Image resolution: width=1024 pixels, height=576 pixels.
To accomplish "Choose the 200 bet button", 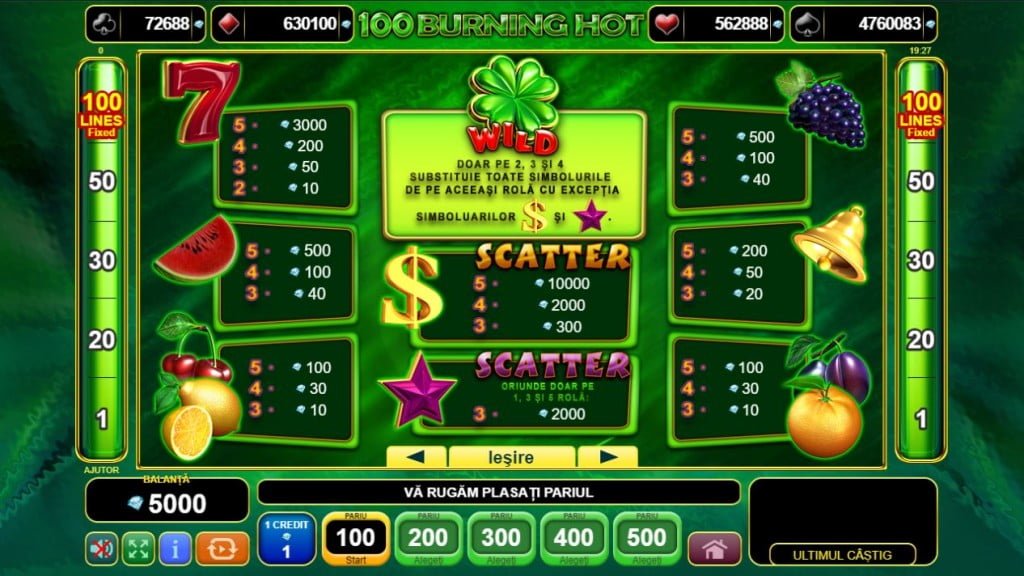I will point(429,538).
